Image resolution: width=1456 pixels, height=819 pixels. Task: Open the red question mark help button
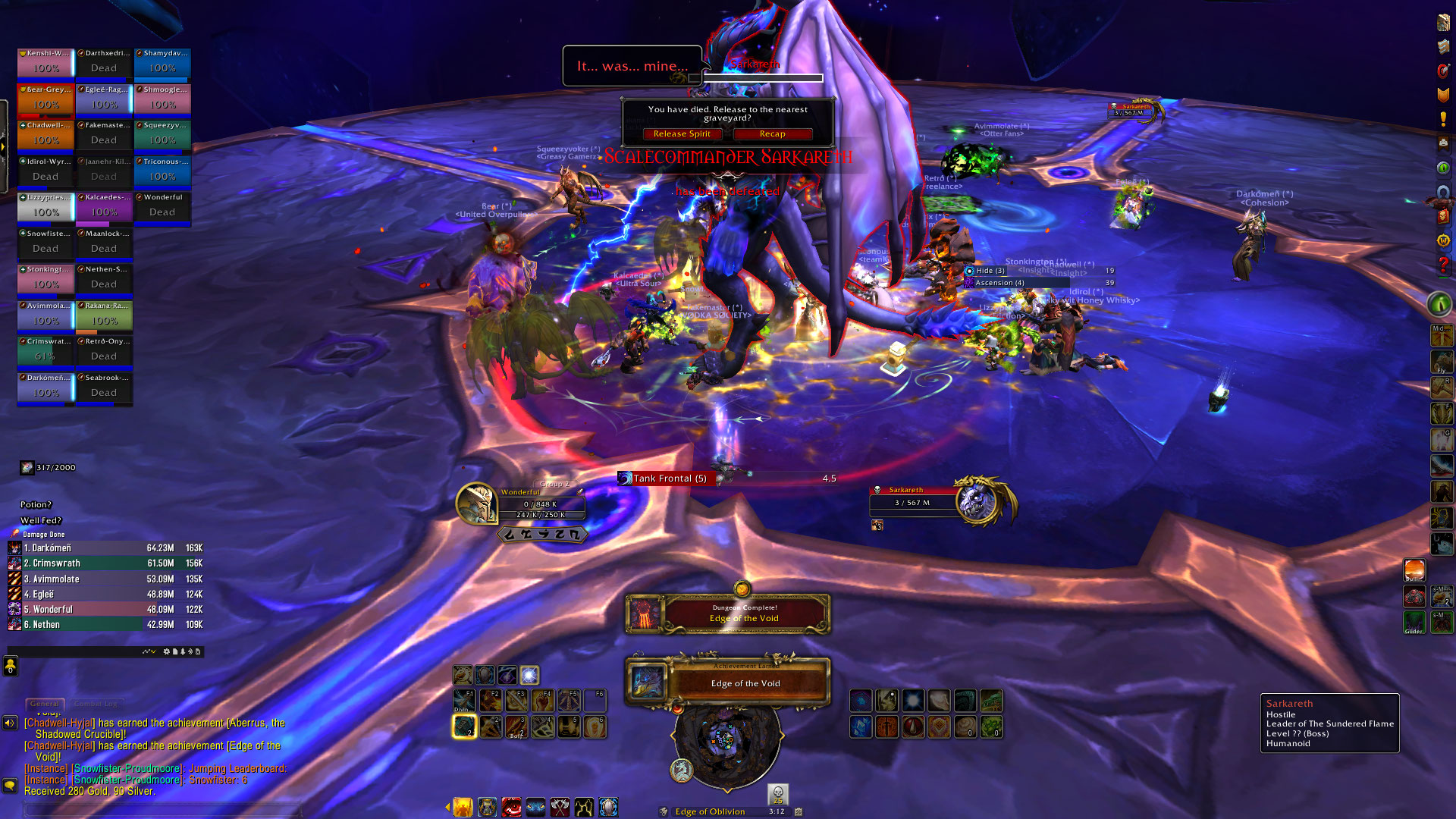[x=1443, y=265]
